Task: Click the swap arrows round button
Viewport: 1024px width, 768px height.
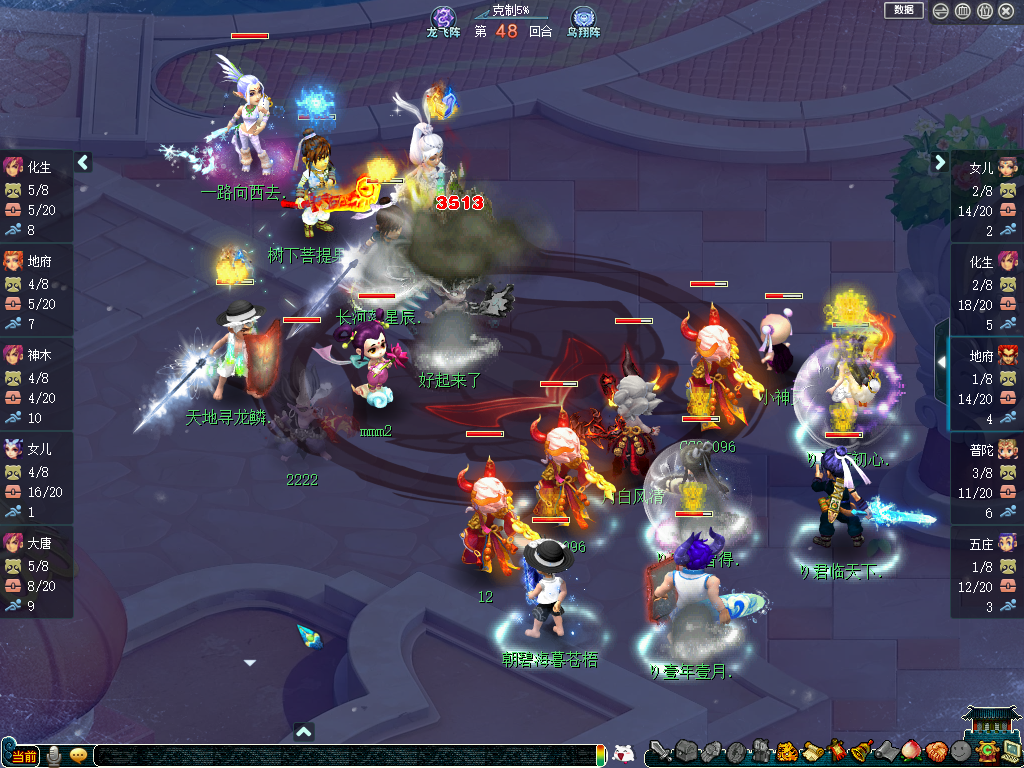Action: tap(940, 11)
